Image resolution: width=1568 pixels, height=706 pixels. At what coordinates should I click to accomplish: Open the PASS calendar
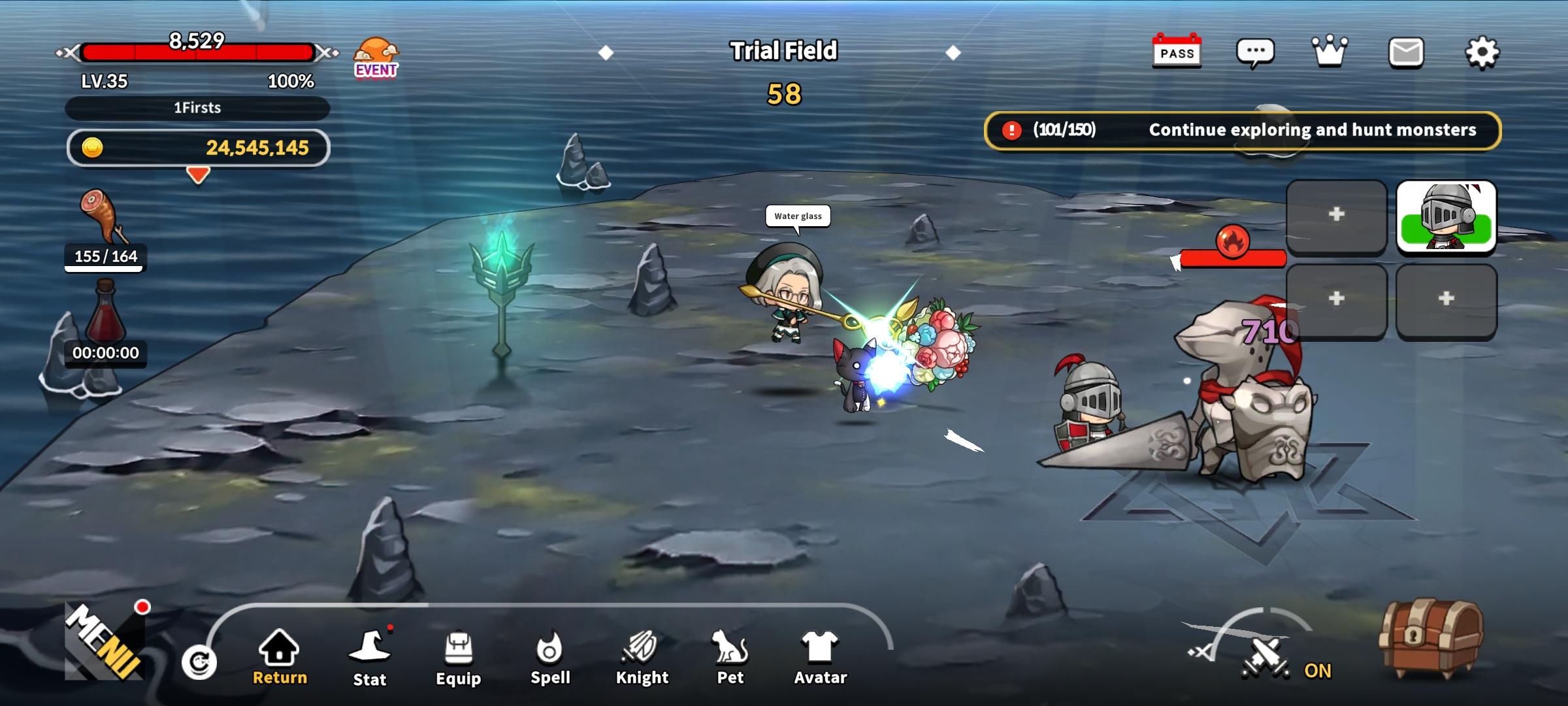pyautogui.click(x=1177, y=51)
